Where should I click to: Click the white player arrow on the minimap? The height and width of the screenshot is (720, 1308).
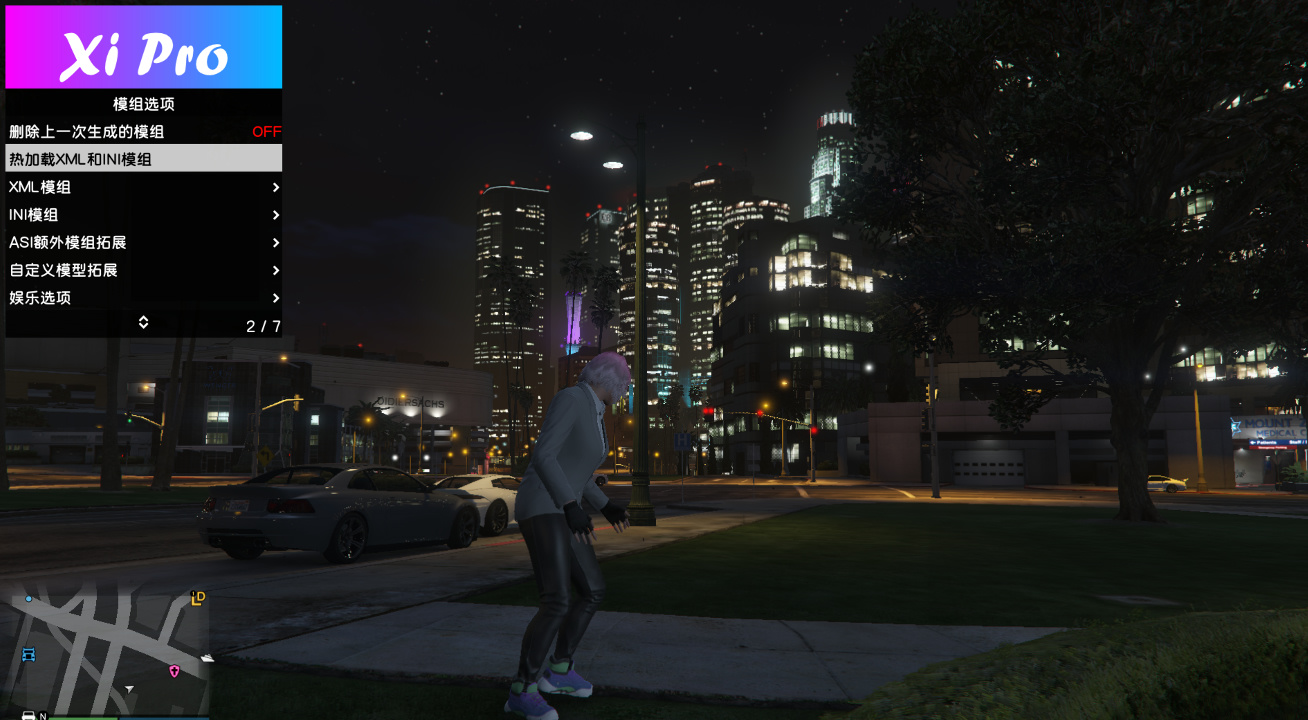coord(129,688)
